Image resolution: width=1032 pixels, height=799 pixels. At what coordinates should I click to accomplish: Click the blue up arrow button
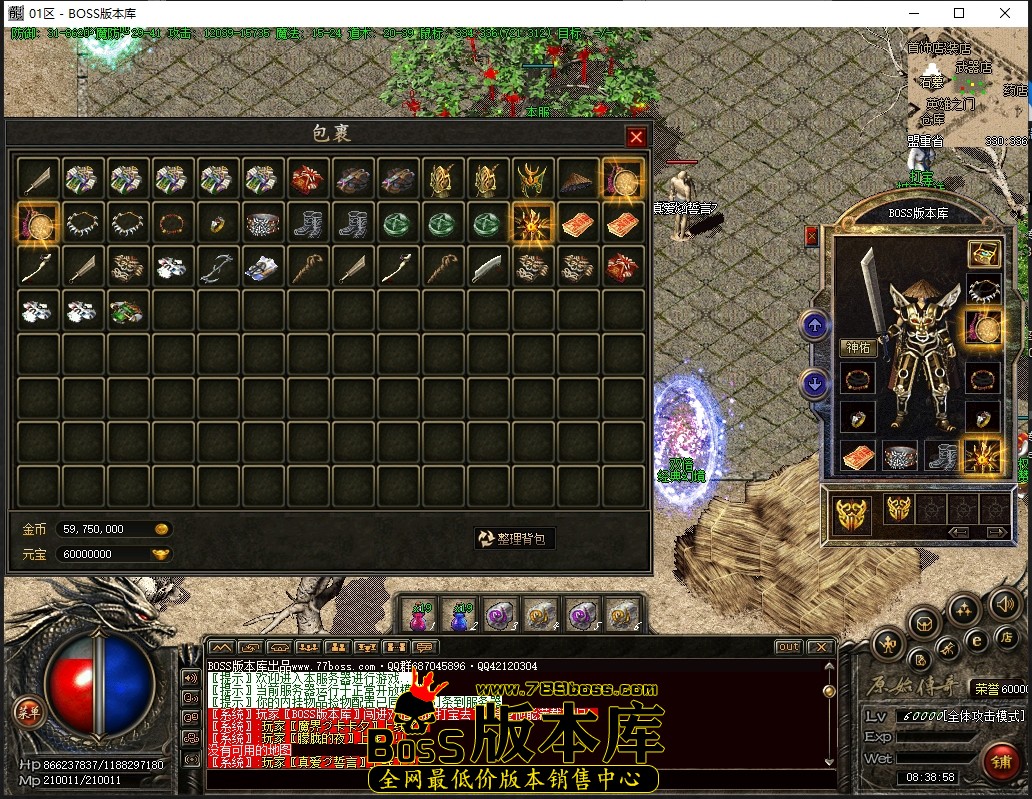coord(814,324)
